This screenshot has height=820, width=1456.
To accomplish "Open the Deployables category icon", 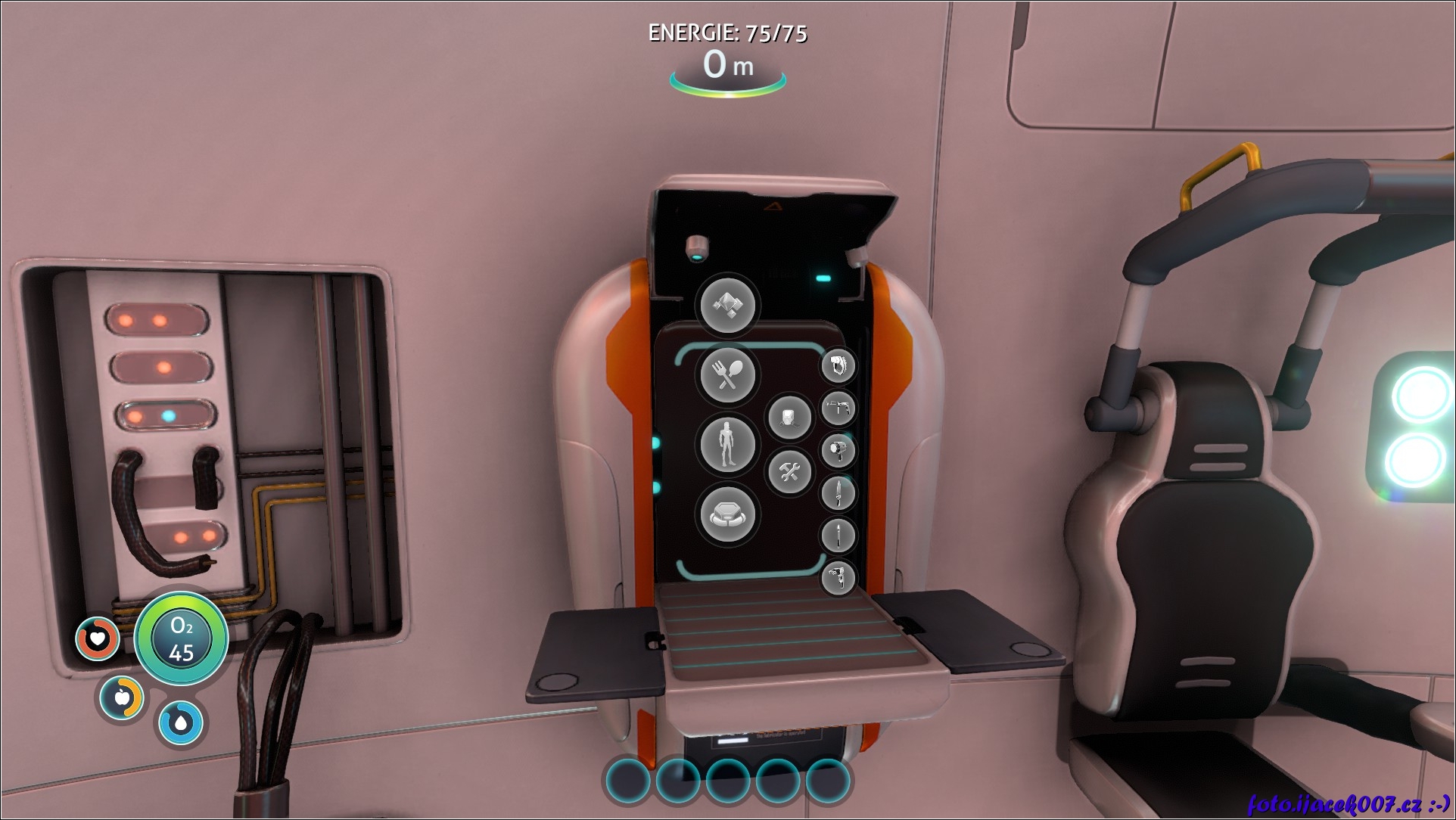I will 727,514.
